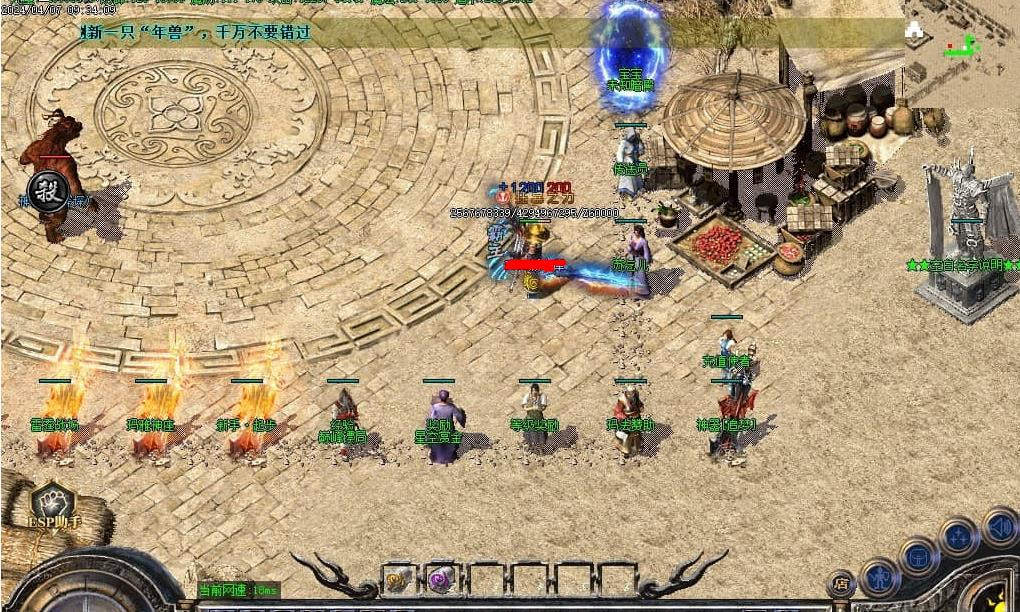Use the yellow item in the hotbar
The width and height of the screenshot is (1020, 612).
pos(396,579)
